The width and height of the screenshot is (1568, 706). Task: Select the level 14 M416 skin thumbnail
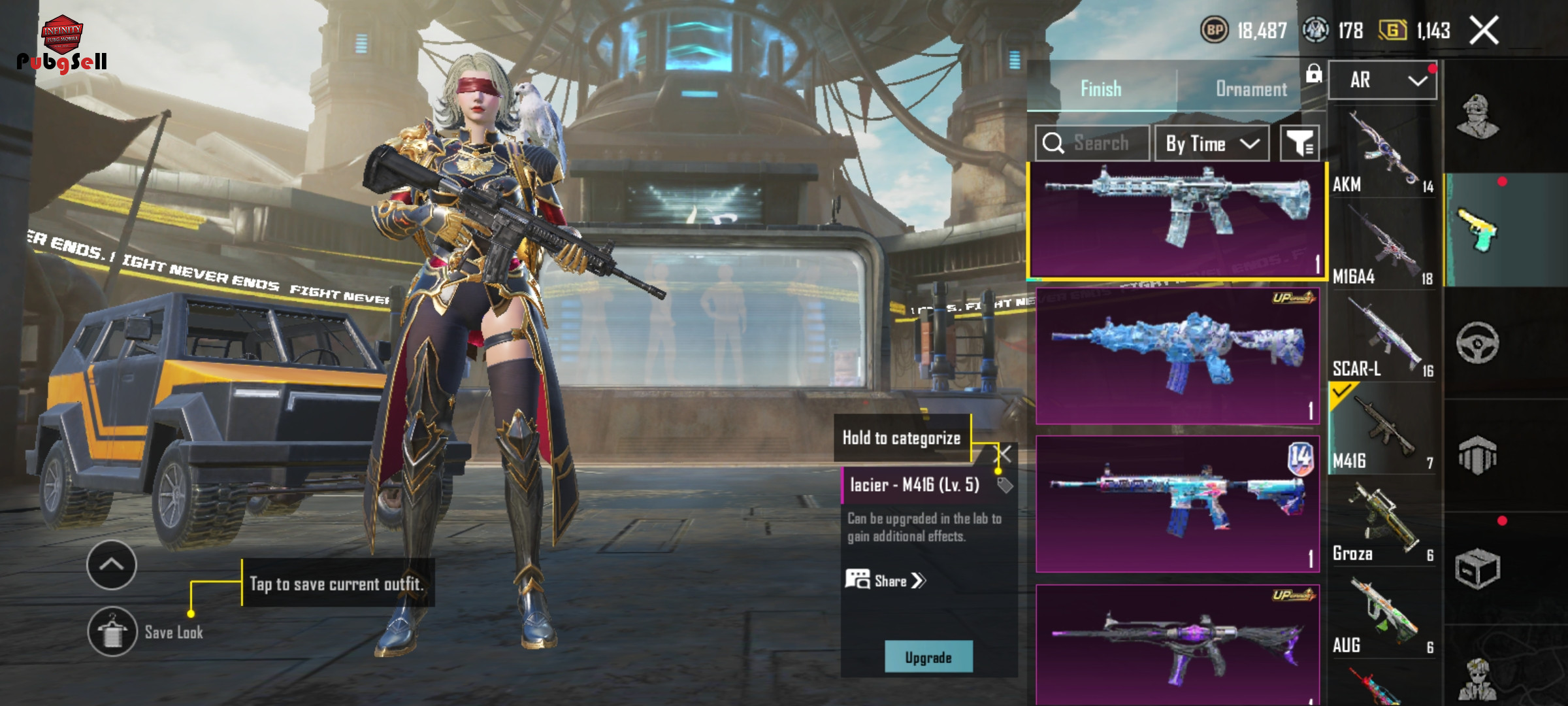click(x=1177, y=504)
